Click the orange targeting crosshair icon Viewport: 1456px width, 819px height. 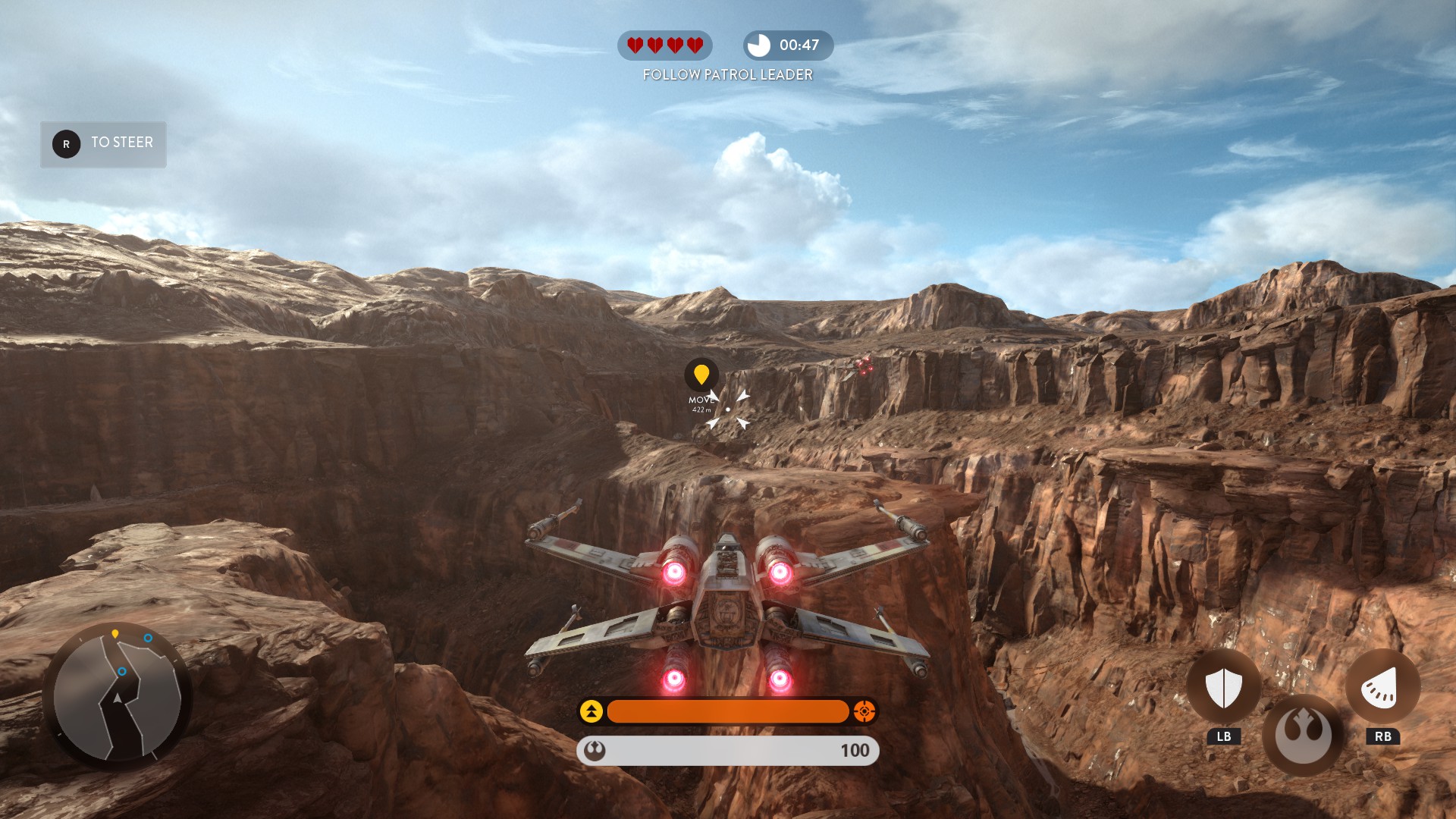point(864,711)
